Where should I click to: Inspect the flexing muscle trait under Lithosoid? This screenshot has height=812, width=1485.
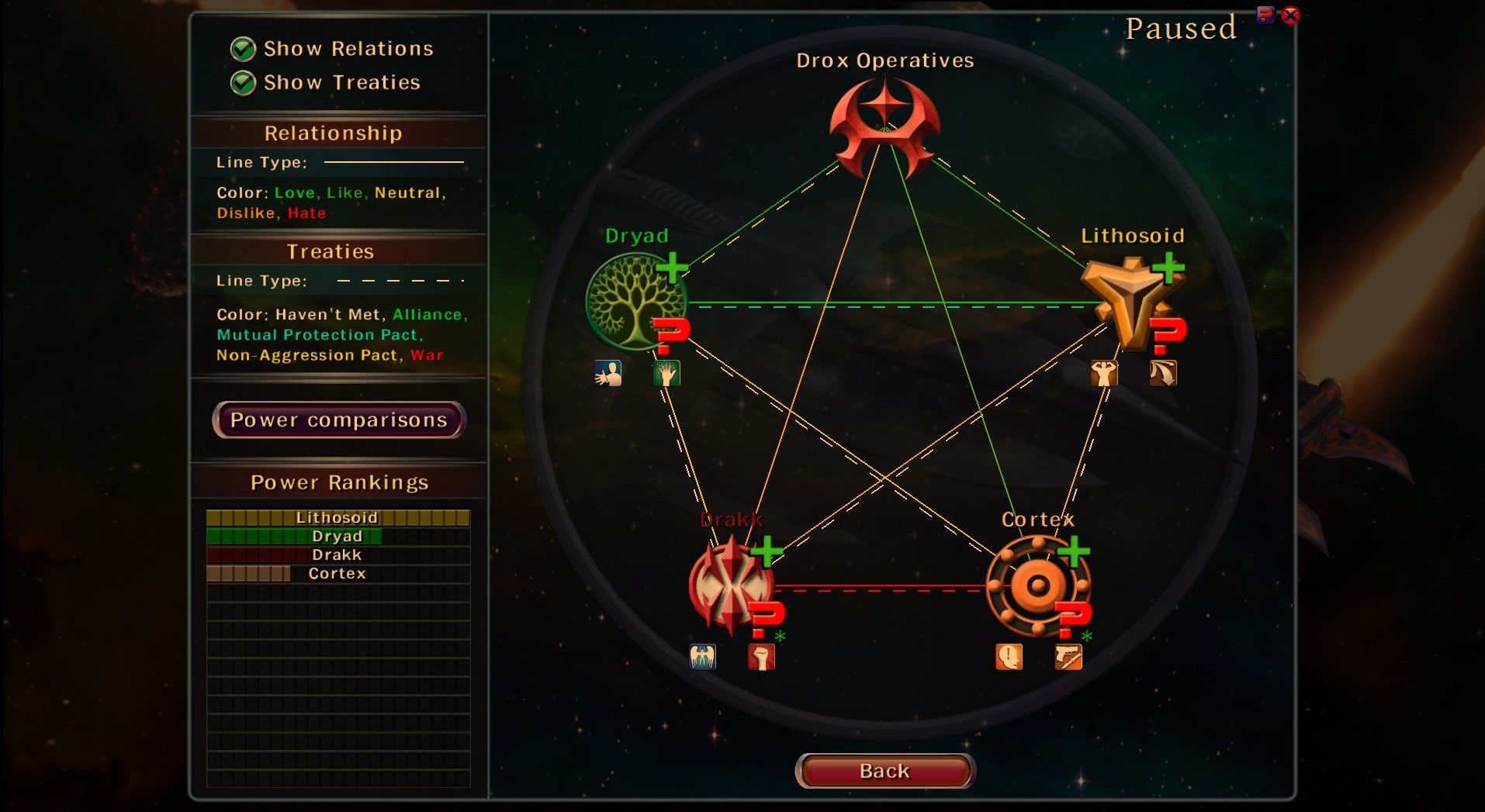(1103, 374)
